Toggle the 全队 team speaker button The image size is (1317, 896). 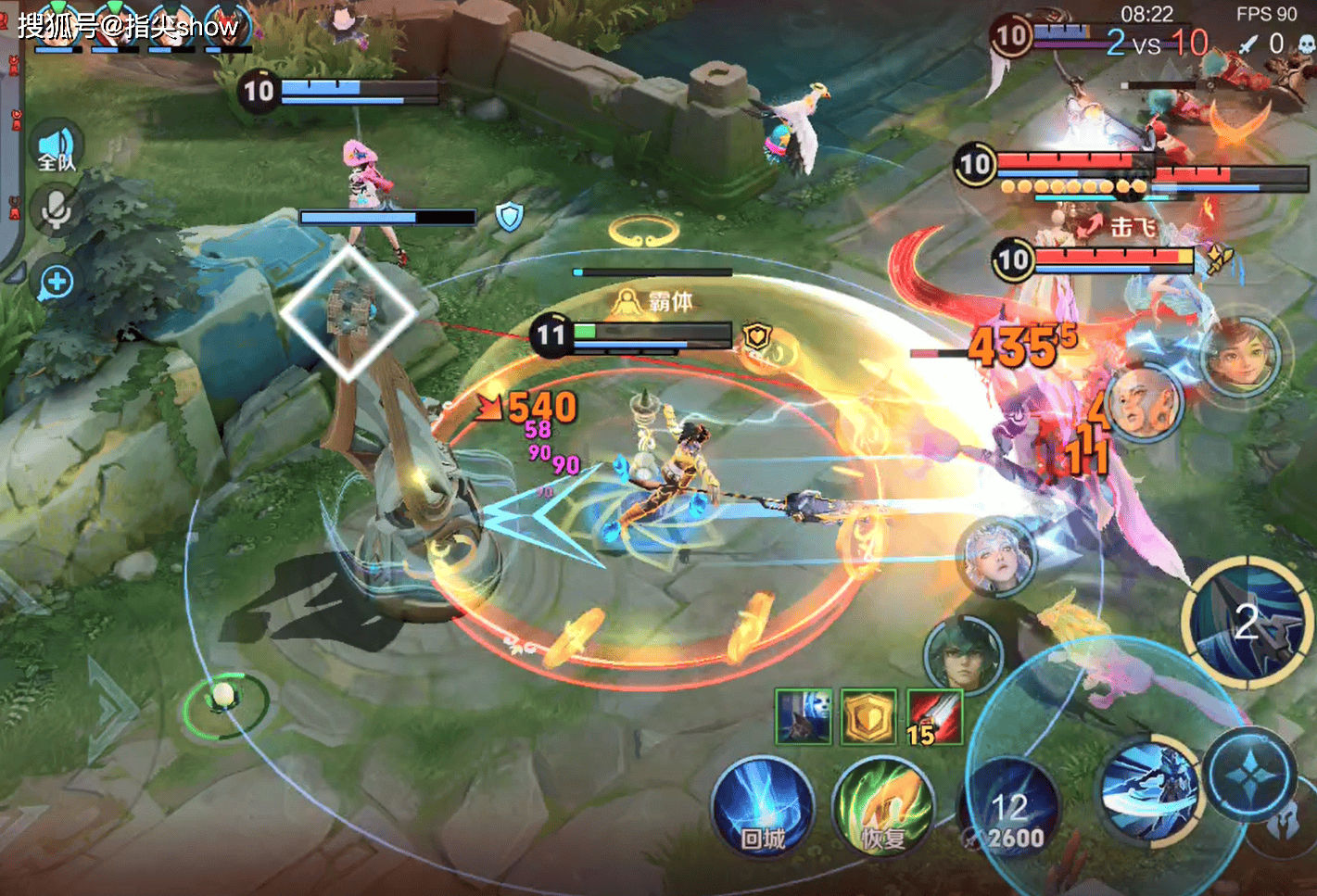click(57, 148)
